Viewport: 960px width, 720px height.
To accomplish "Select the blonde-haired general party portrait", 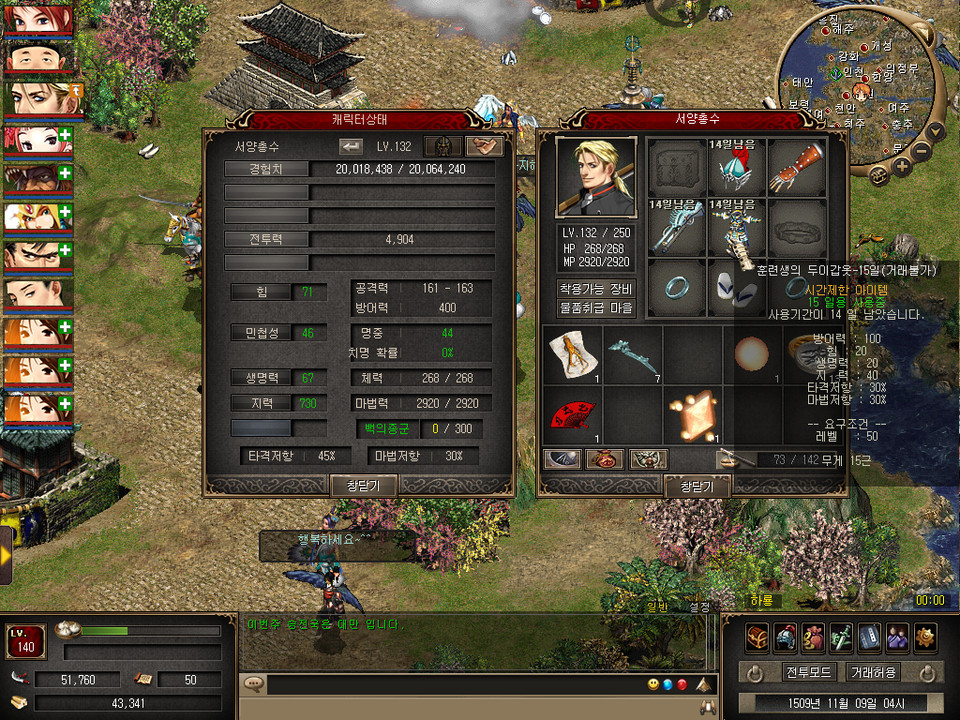I will (x=40, y=97).
